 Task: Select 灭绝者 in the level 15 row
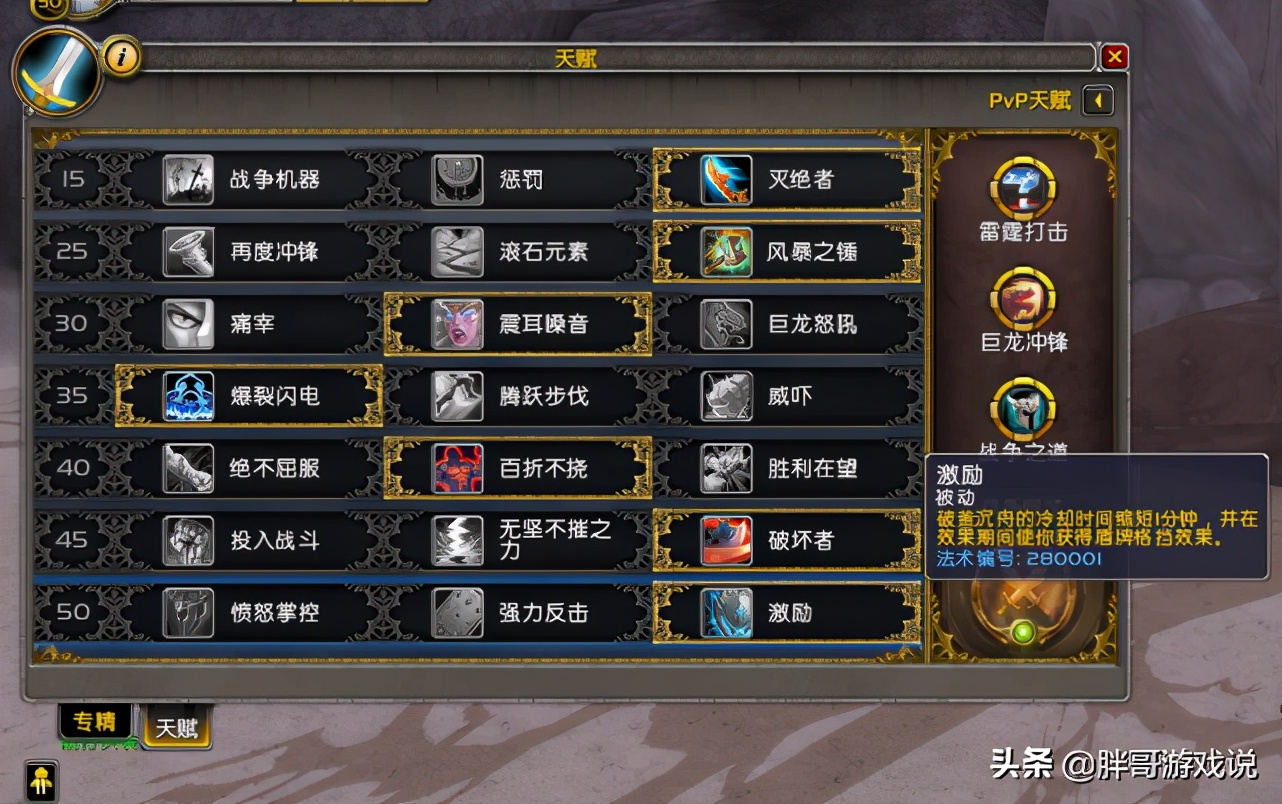(x=727, y=181)
